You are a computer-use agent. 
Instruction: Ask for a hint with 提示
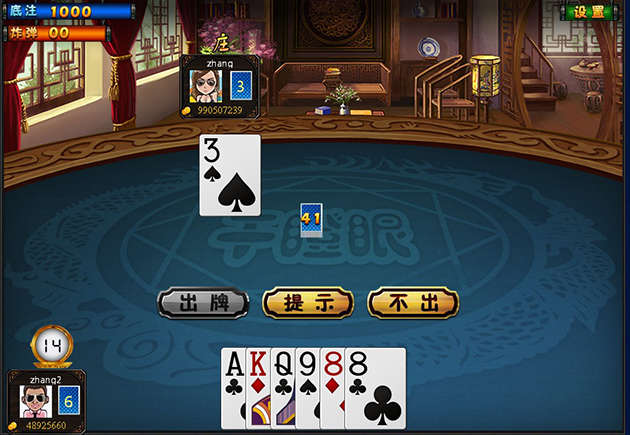[x=308, y=303]
